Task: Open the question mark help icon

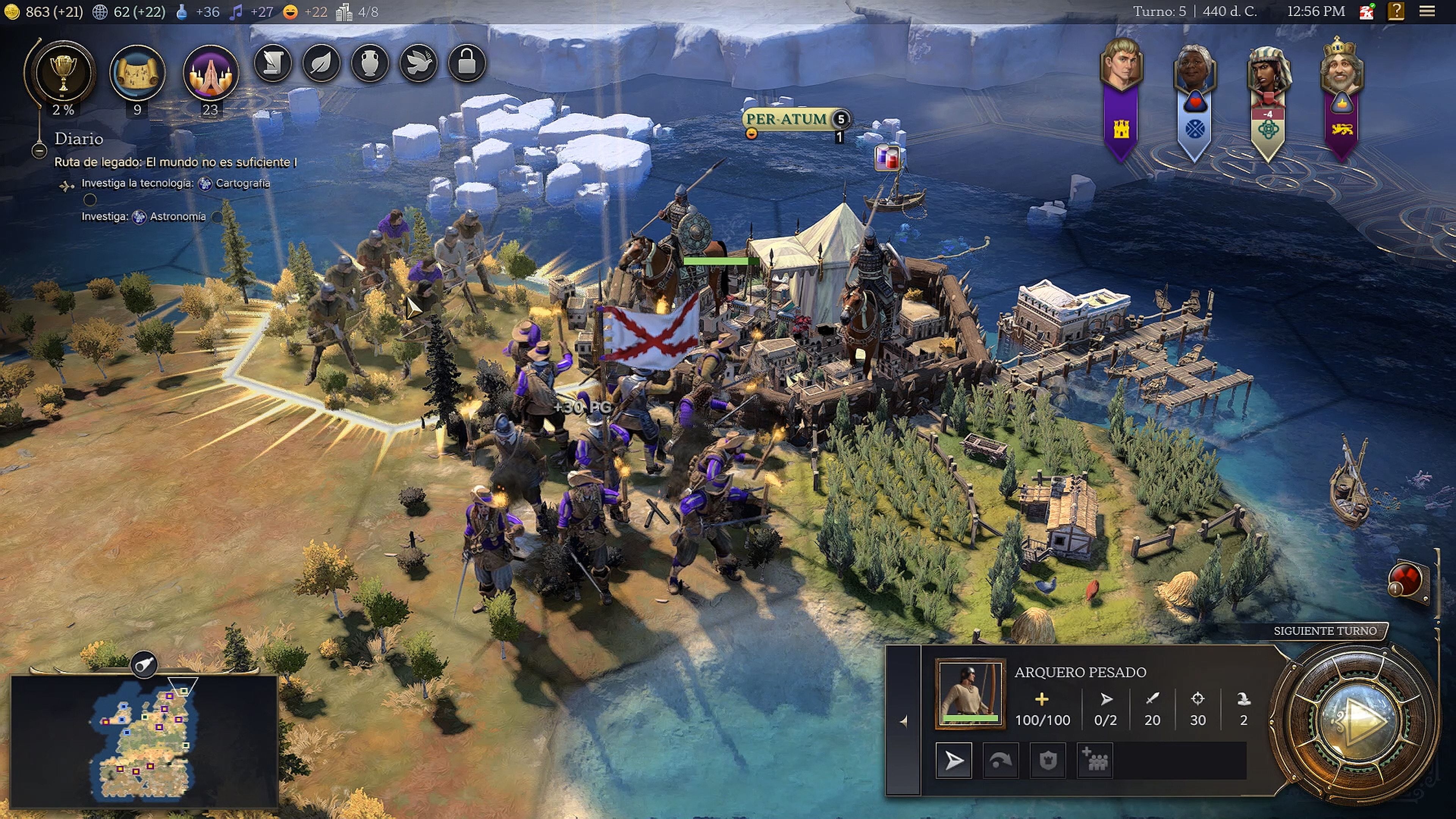Action: 1395,11
